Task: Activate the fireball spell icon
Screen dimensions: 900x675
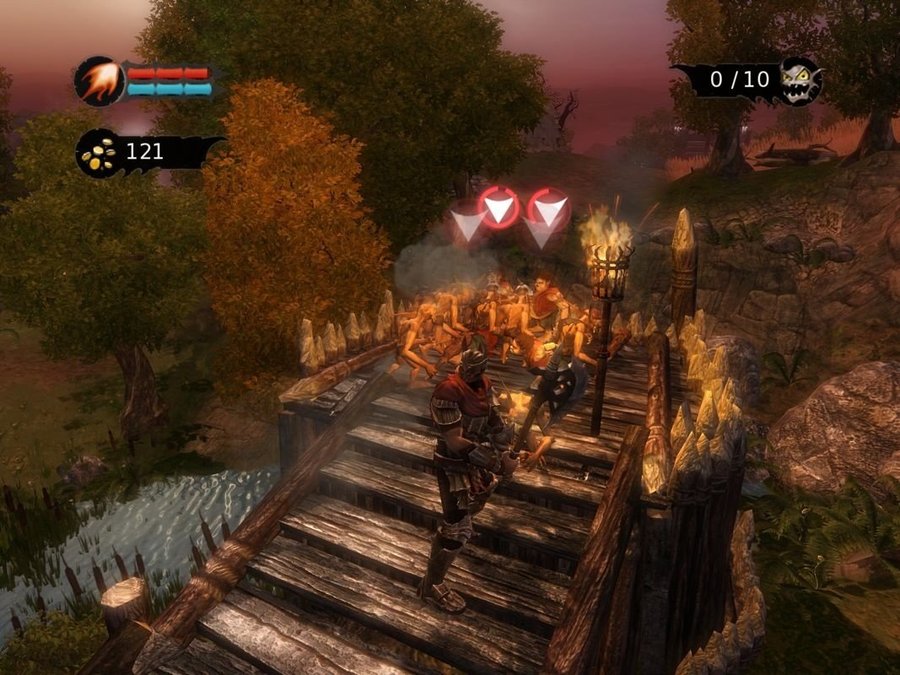Action: [x=99, y=81]
